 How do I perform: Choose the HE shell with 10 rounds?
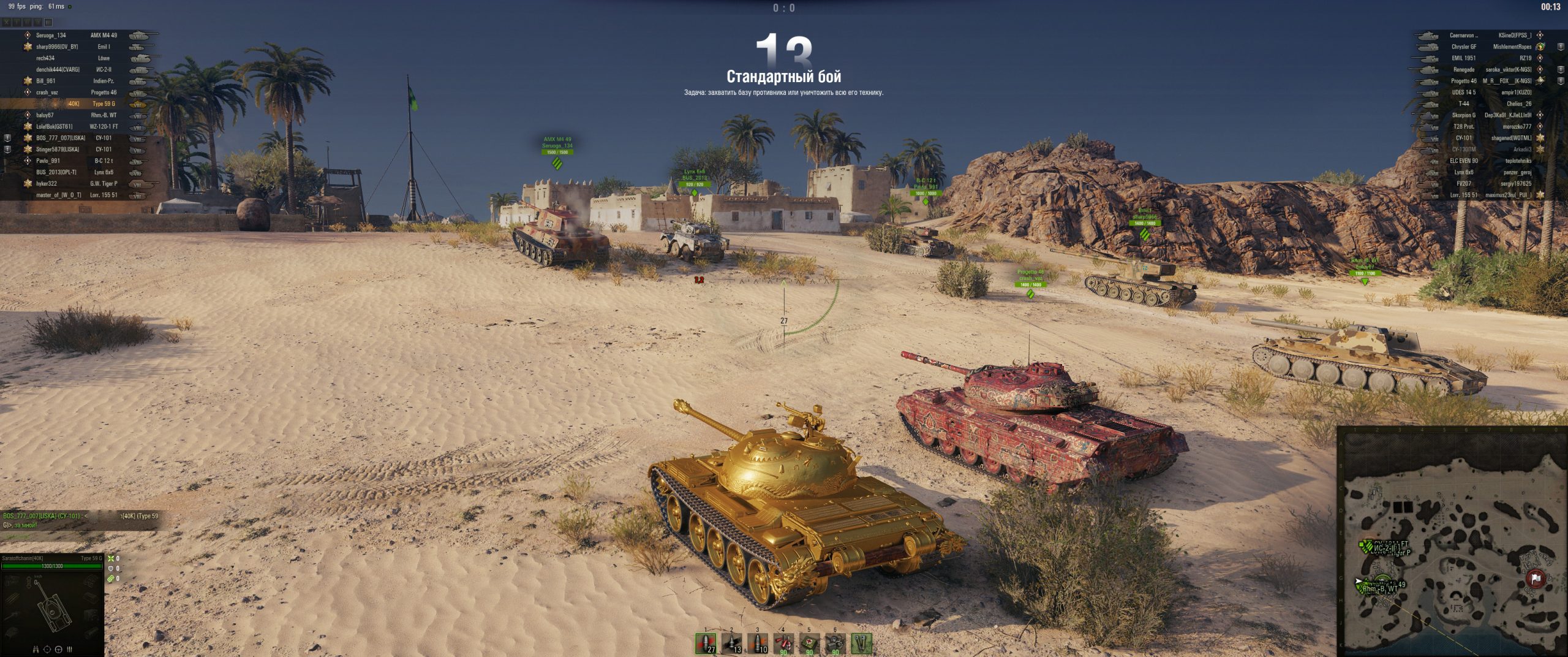pos(758,643)
